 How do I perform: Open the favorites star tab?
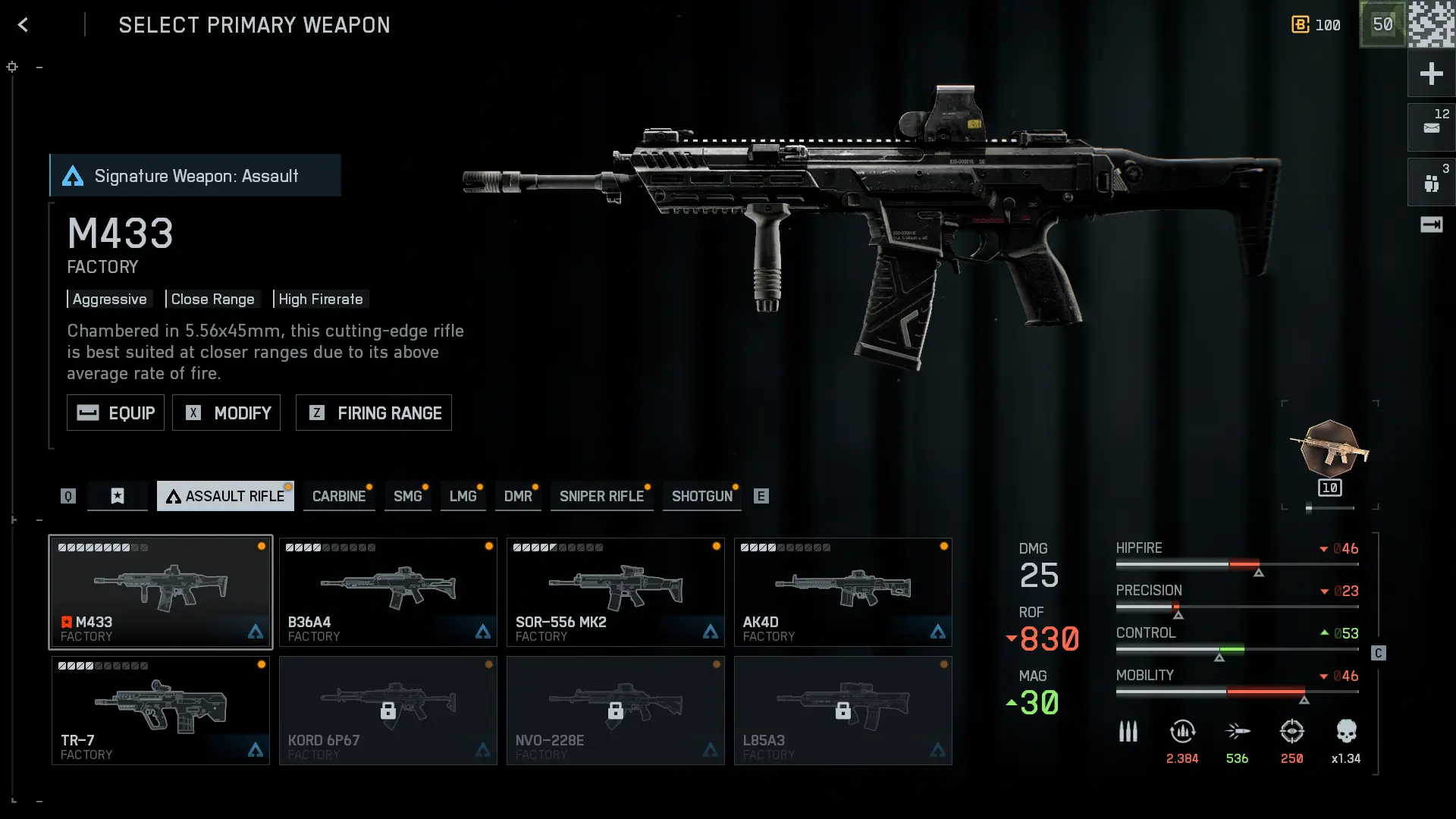pos(118,496)
